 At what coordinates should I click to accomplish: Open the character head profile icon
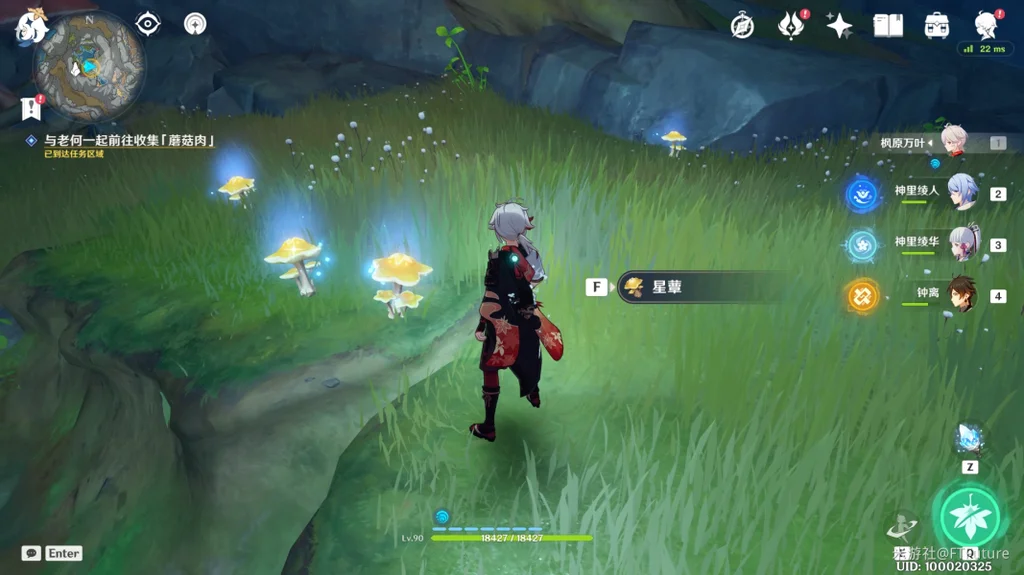pyautogui.click(x=986, y=26)
